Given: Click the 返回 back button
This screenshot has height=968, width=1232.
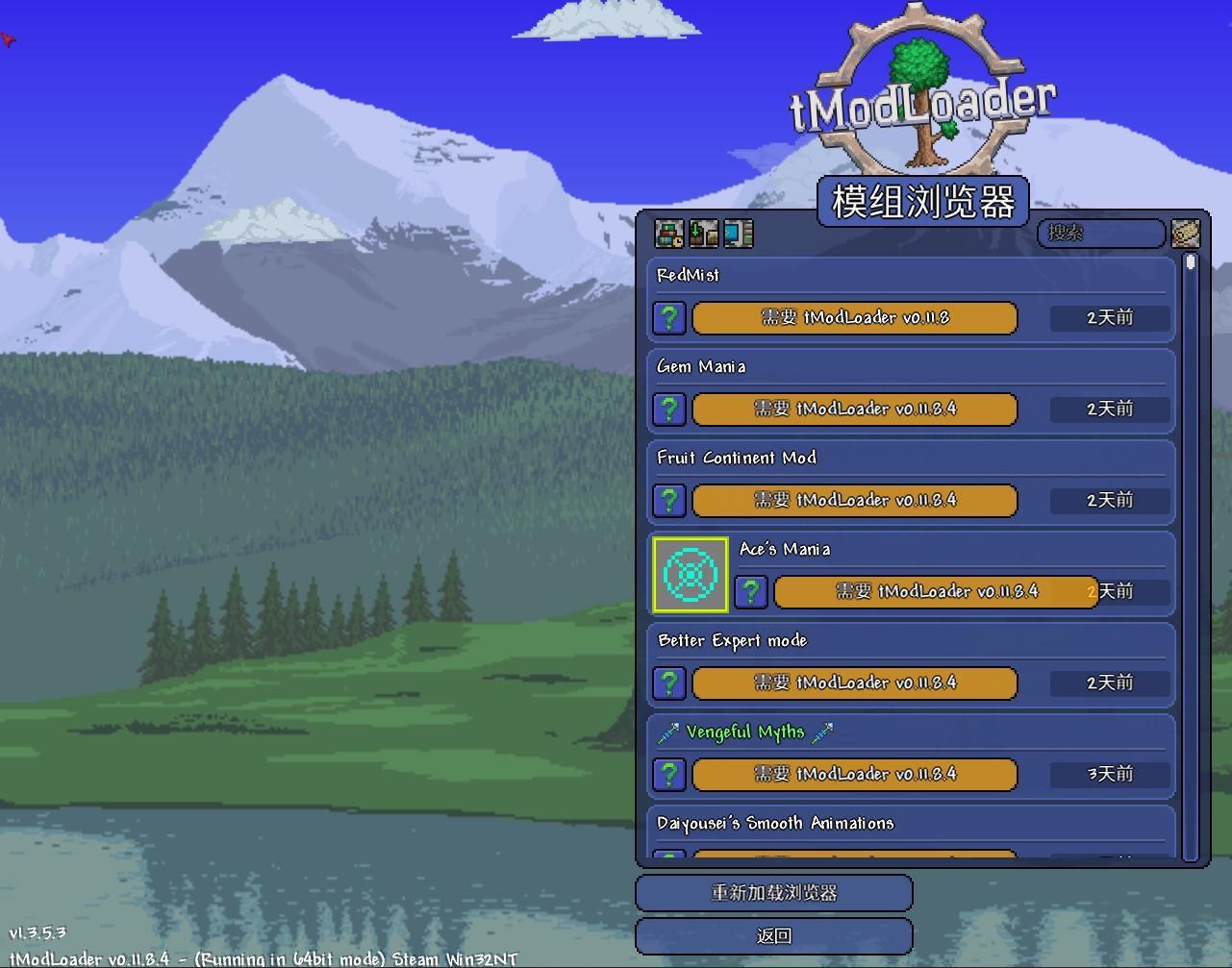Looking at the screenshot, I should tap(773, 934).
